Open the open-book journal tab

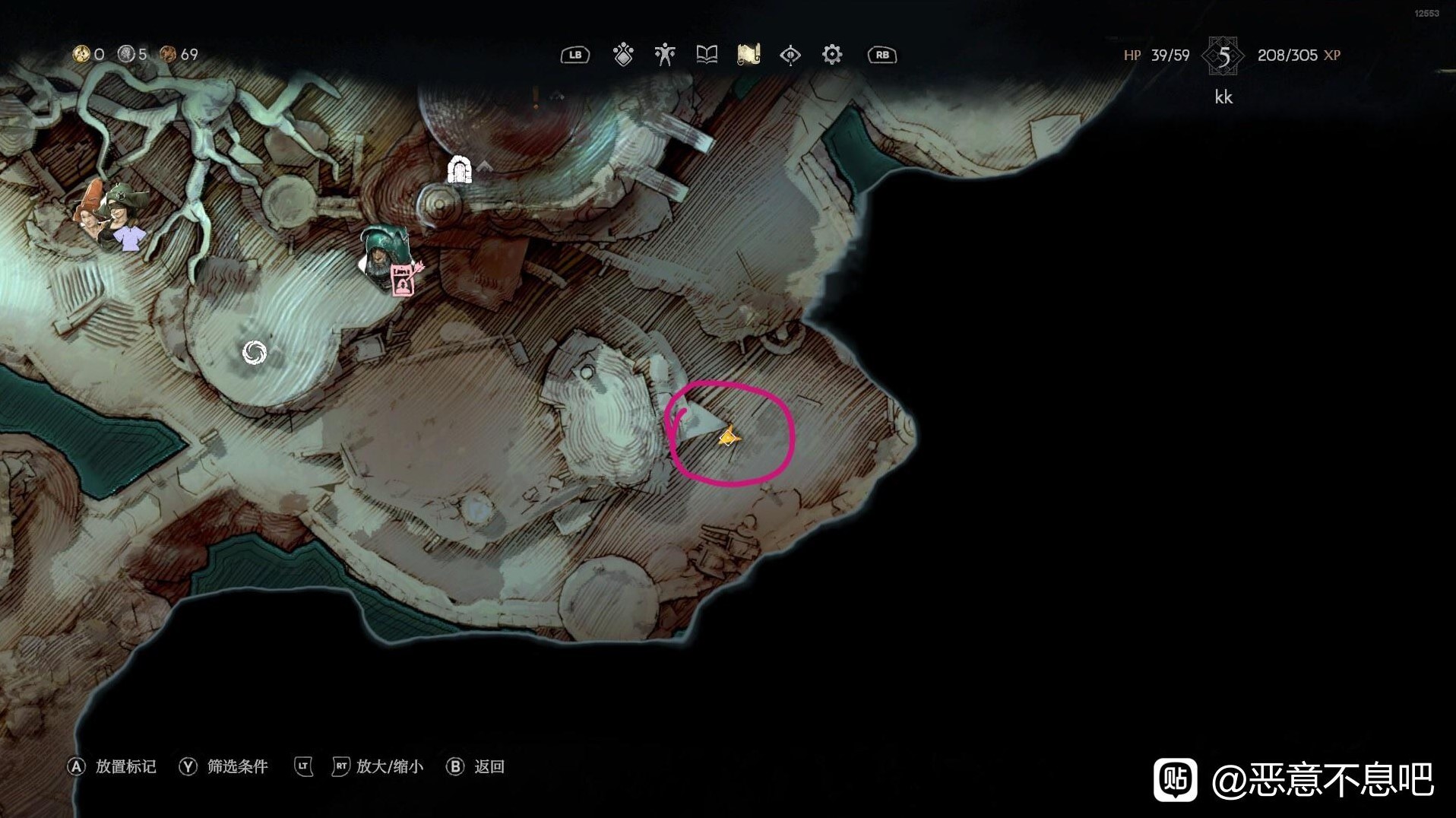click(707, 55)
